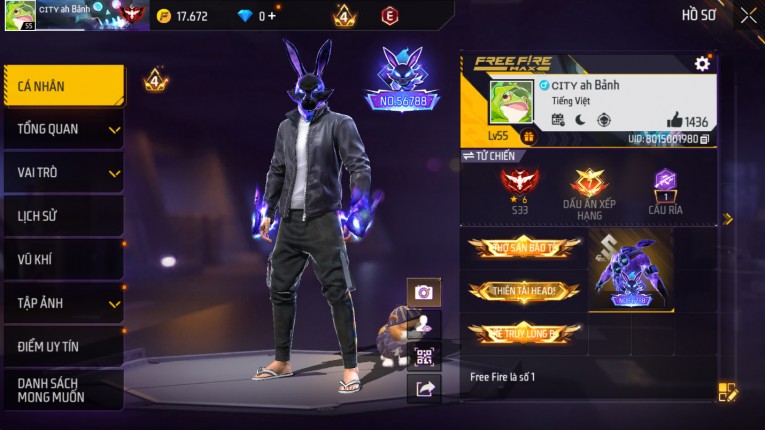Expand the TỔNG QUAN section
This screenshot has height=430, width=765.
coord(63,129)
